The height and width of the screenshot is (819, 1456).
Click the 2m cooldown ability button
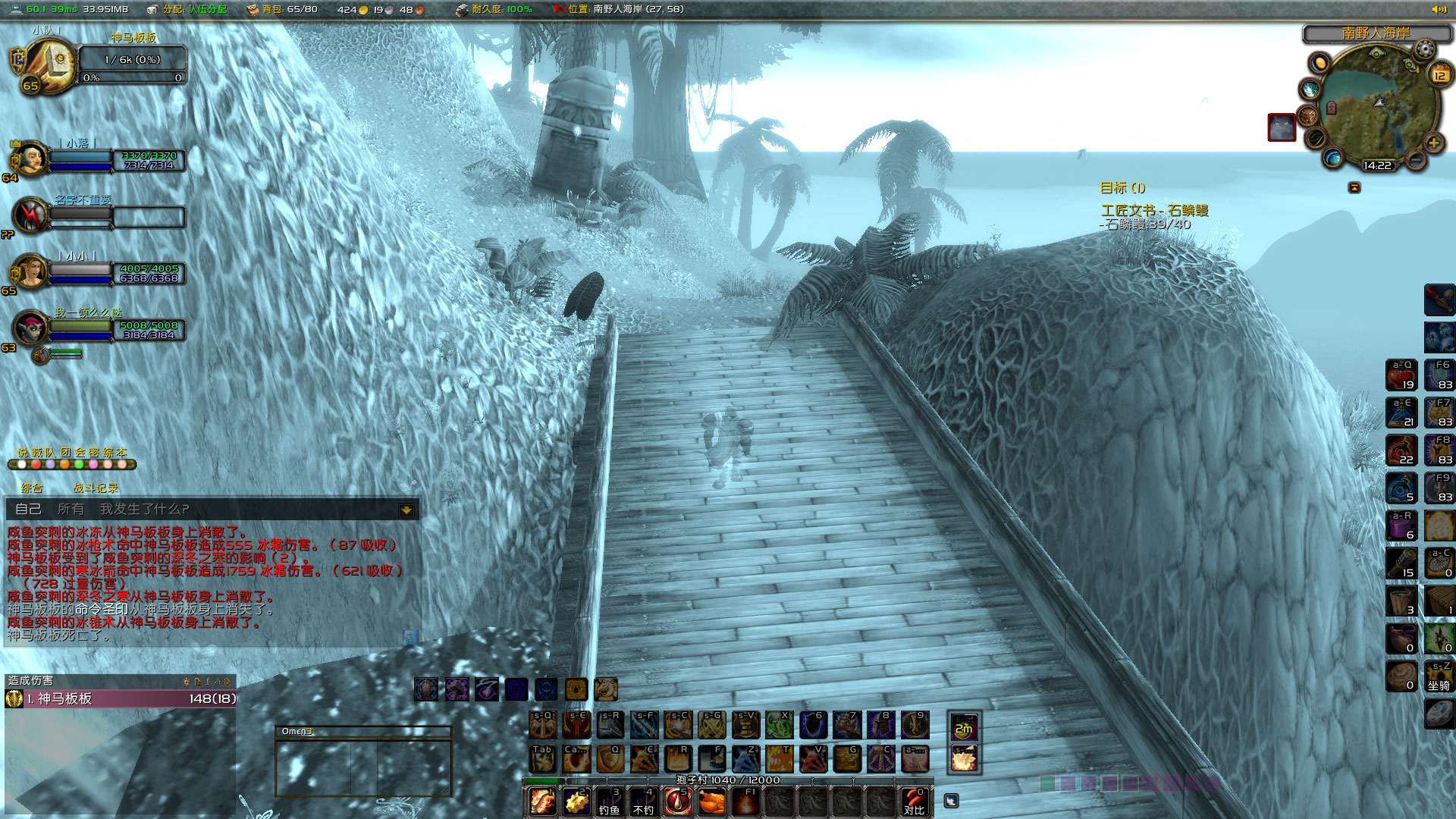964,726
